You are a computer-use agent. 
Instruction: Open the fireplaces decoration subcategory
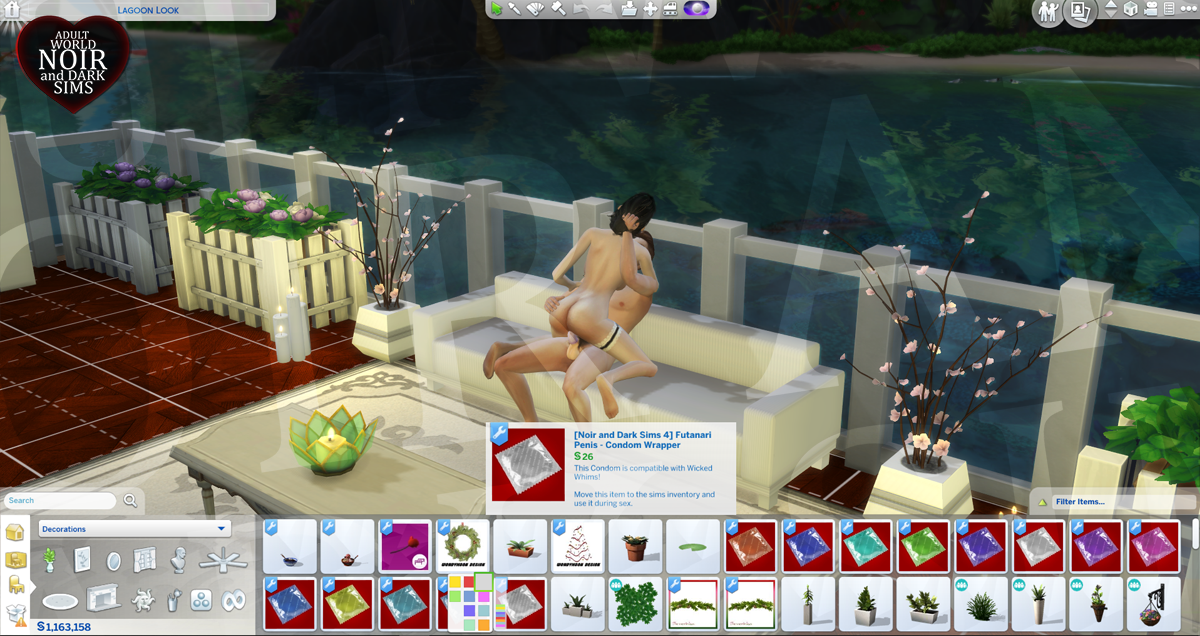coord(101,600)
